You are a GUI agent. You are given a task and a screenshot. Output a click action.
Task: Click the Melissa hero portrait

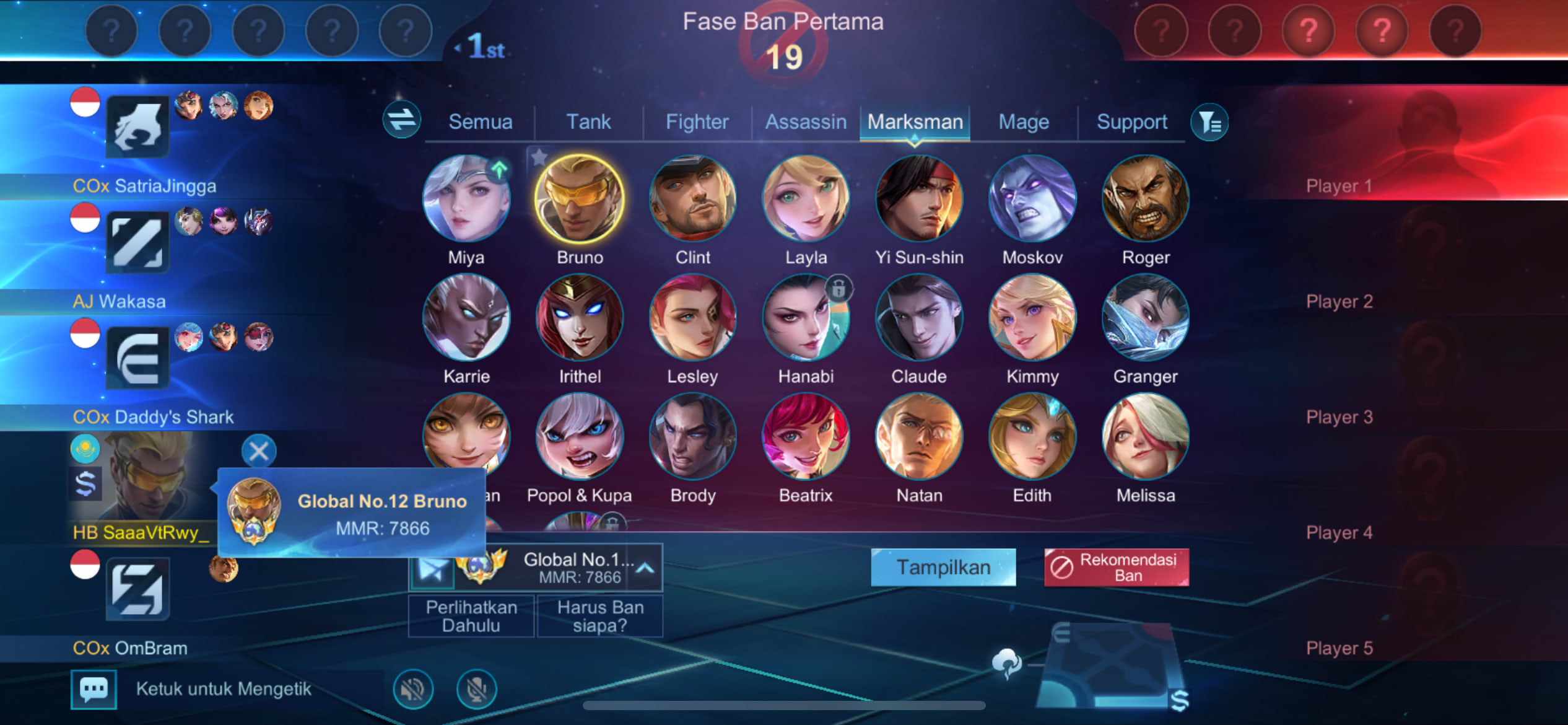(x=1145, y=437)
